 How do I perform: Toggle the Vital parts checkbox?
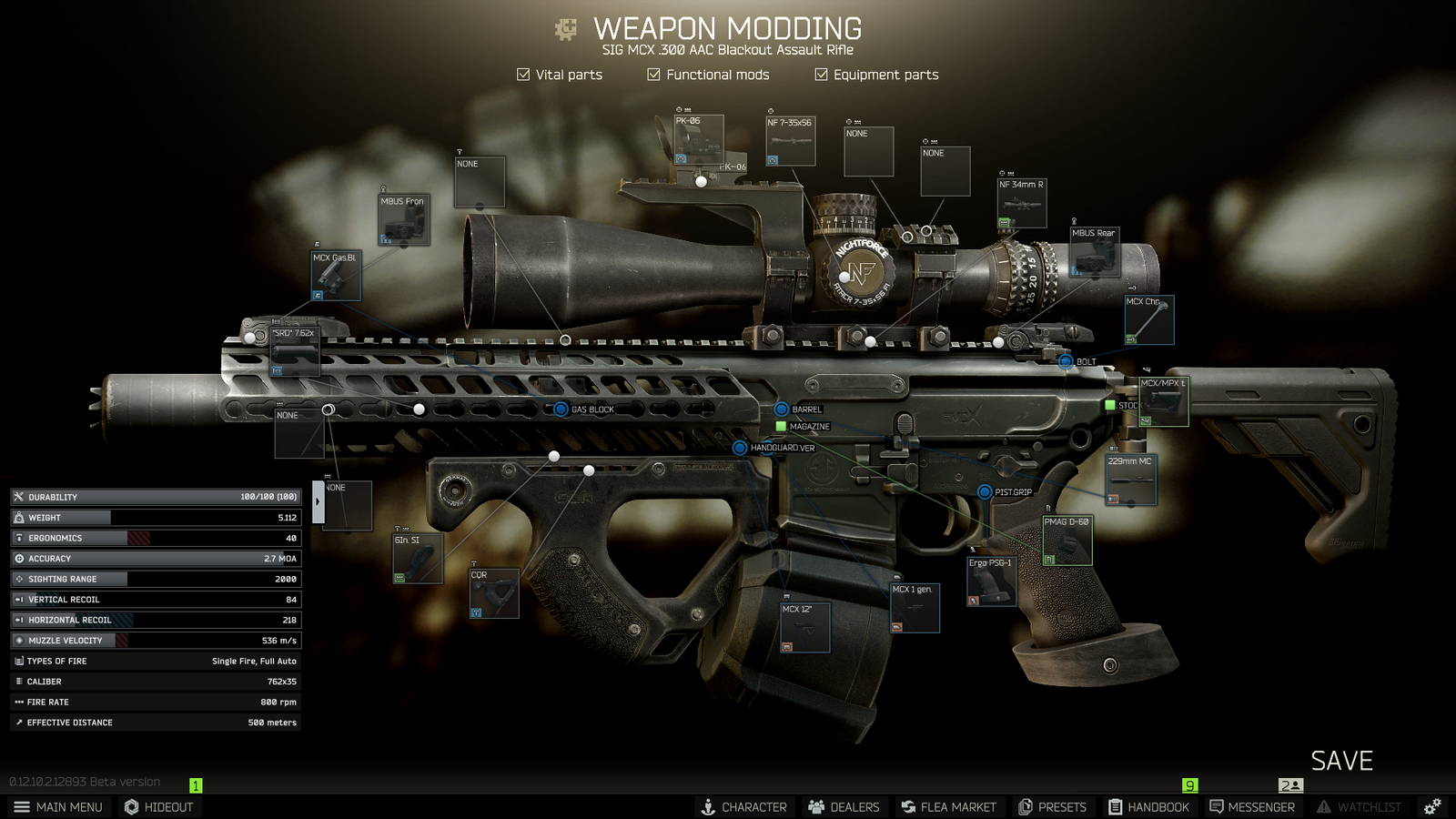523,75
